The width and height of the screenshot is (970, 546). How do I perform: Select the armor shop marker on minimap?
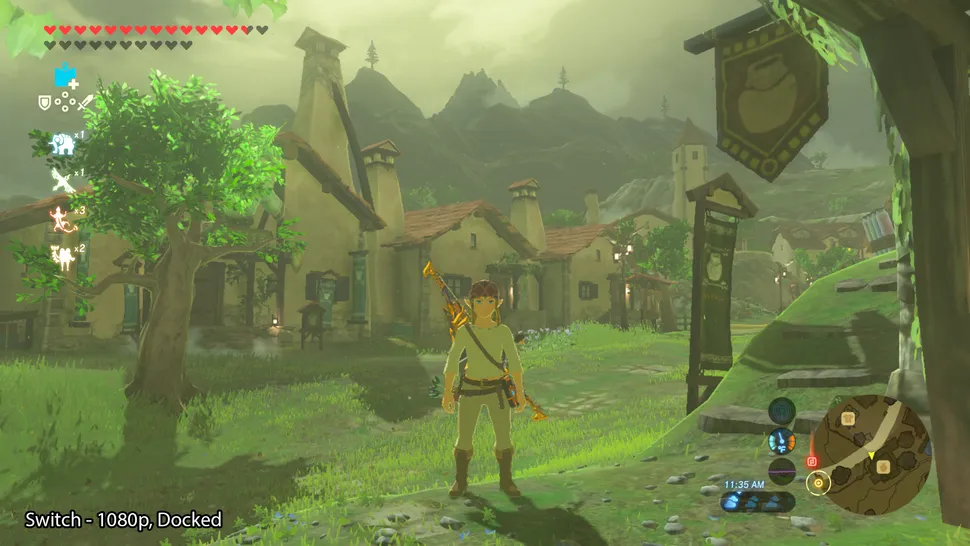pyautogui.click(x=847, y=417)
